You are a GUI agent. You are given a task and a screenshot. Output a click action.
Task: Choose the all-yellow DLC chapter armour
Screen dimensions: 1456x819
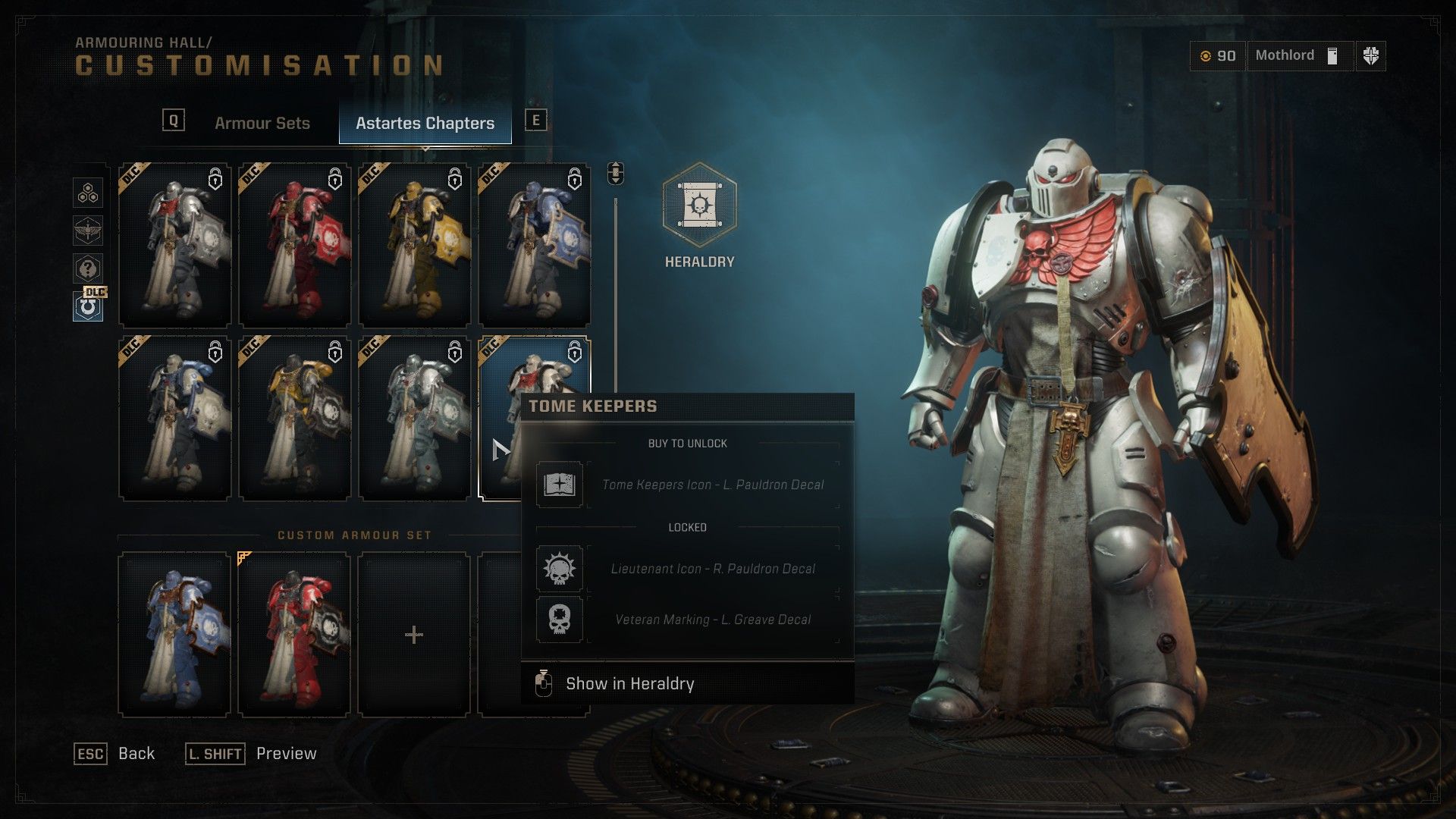pyautogui.click(x=415, y=246)
